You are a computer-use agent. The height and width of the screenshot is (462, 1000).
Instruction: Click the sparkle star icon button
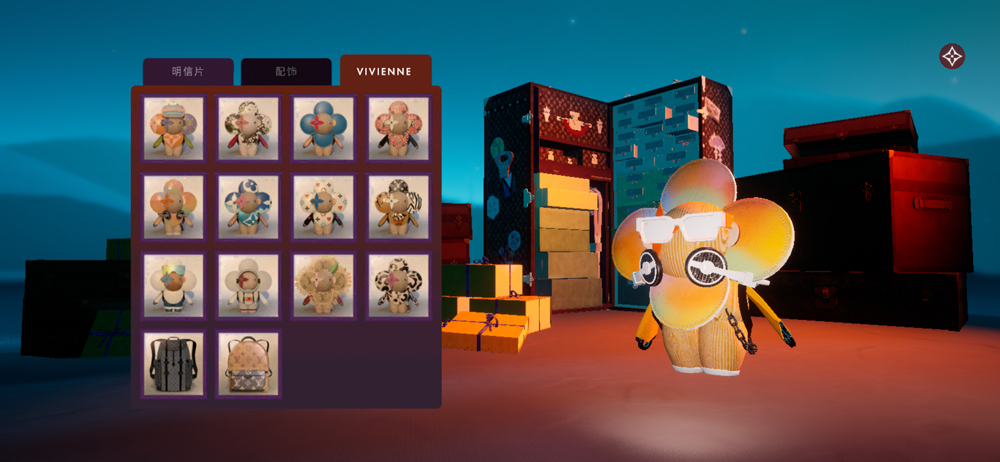(952, 56)
